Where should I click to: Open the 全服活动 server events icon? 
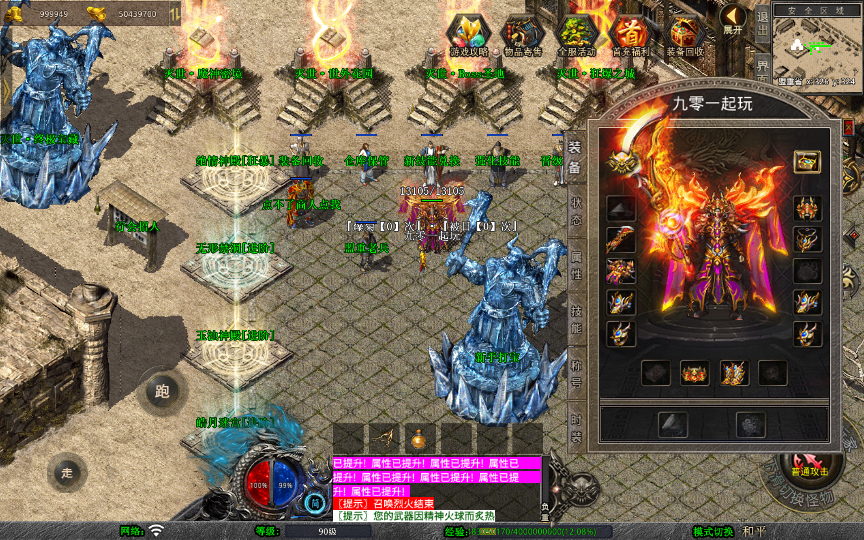(577, 35)
